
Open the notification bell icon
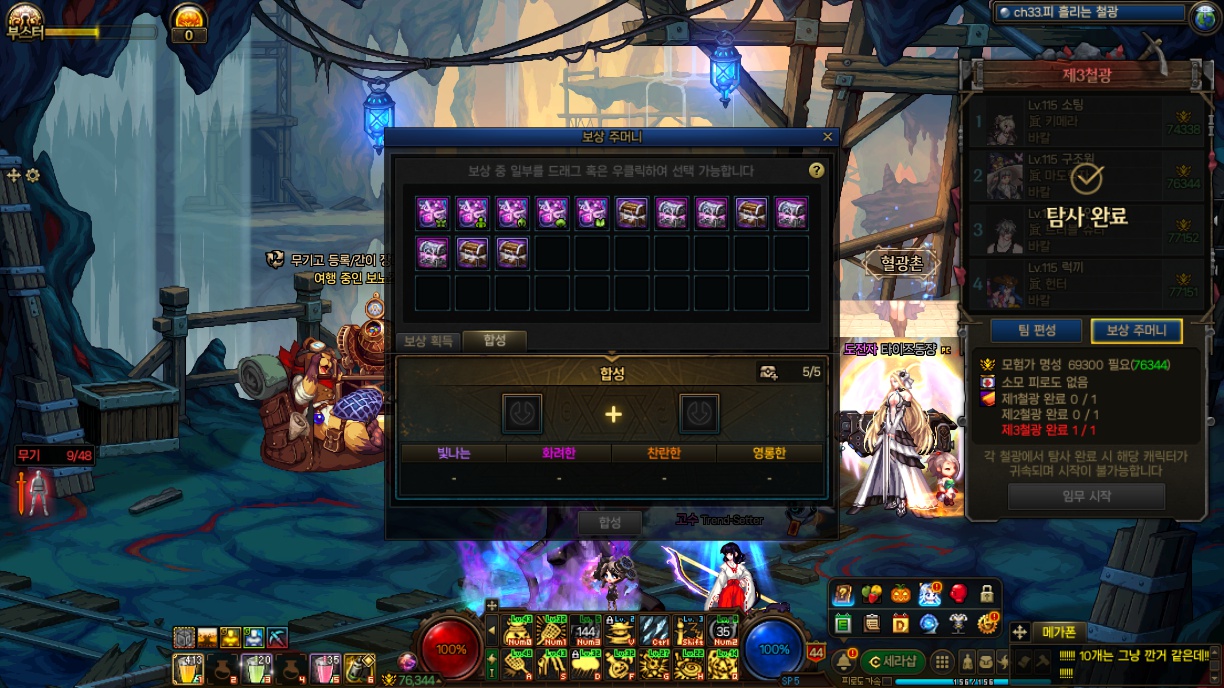(x=843, y=661)
